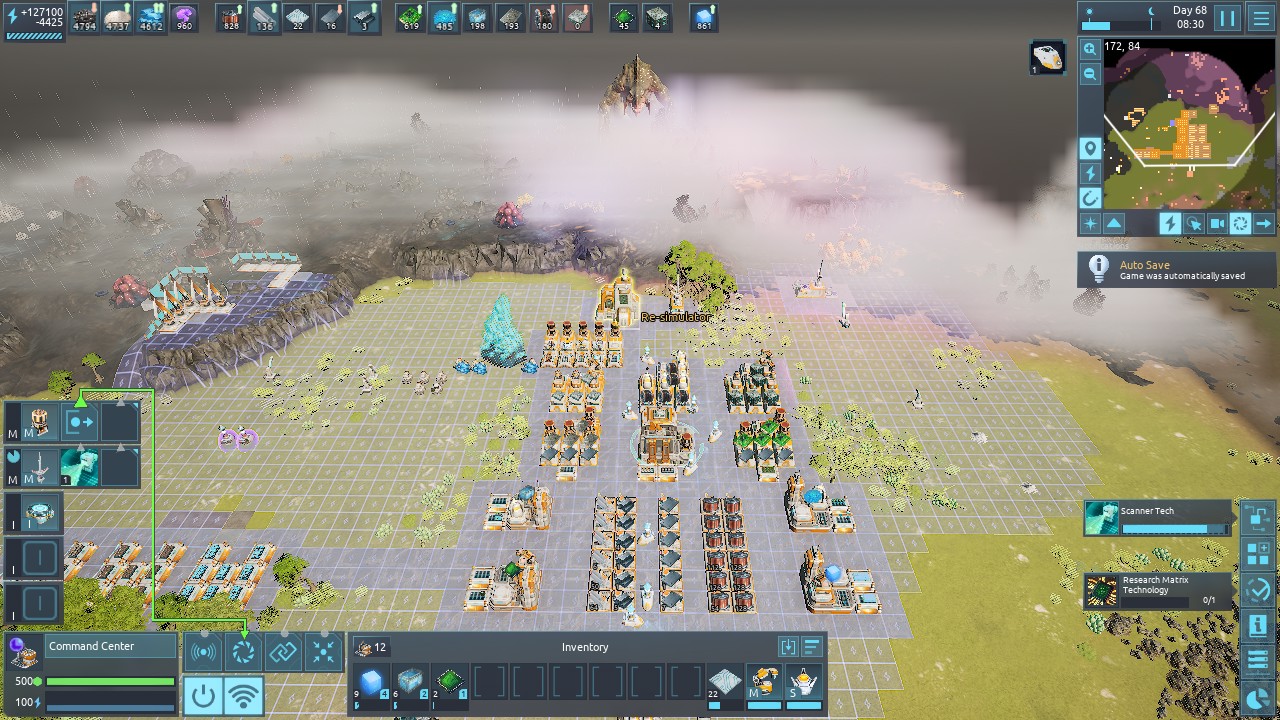Open the Scanner Tech research entry
The height and width of the screenshot is (720, 1280).
1158,518
